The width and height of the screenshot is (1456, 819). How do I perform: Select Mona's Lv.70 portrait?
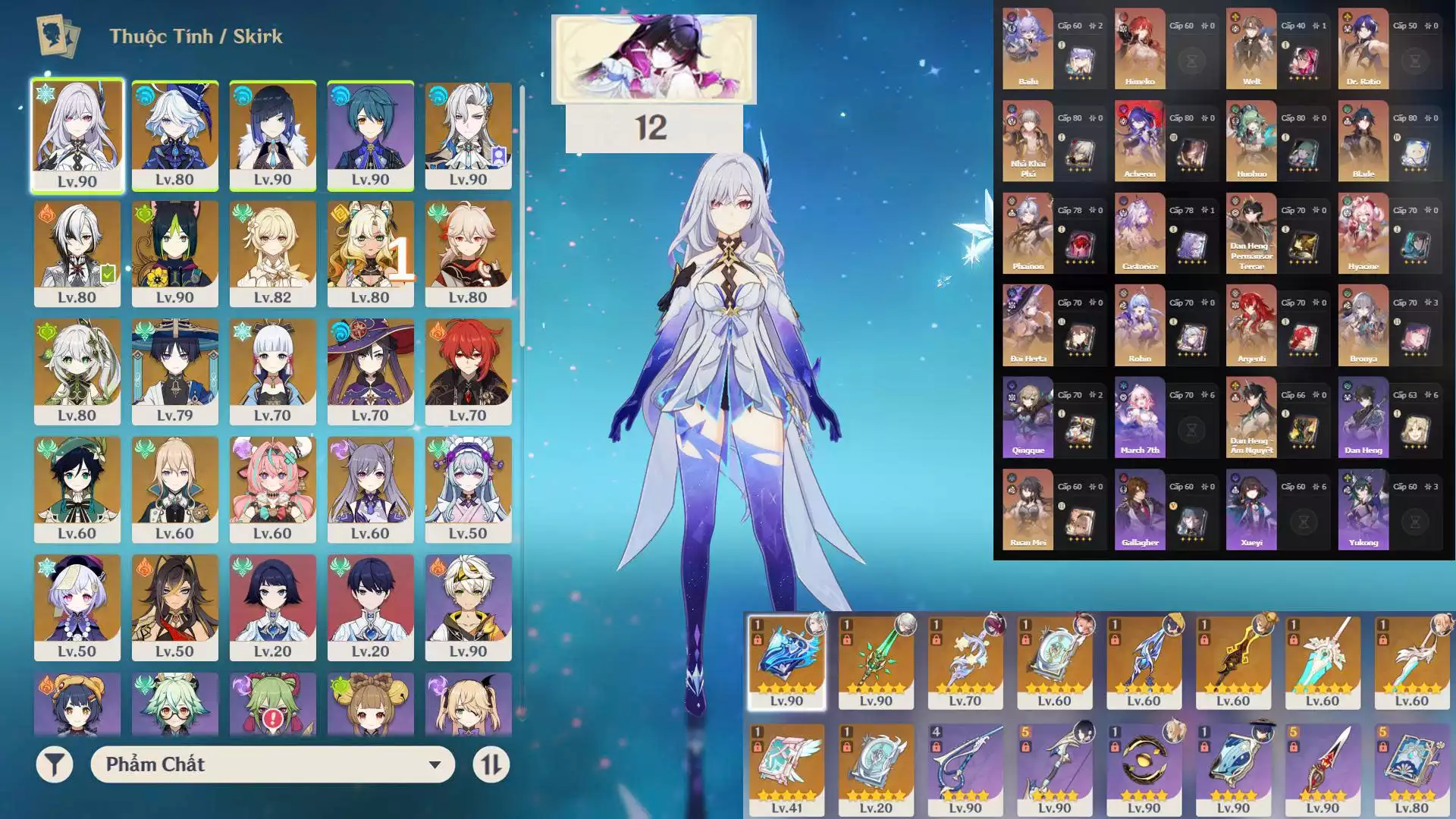[370, 371]
